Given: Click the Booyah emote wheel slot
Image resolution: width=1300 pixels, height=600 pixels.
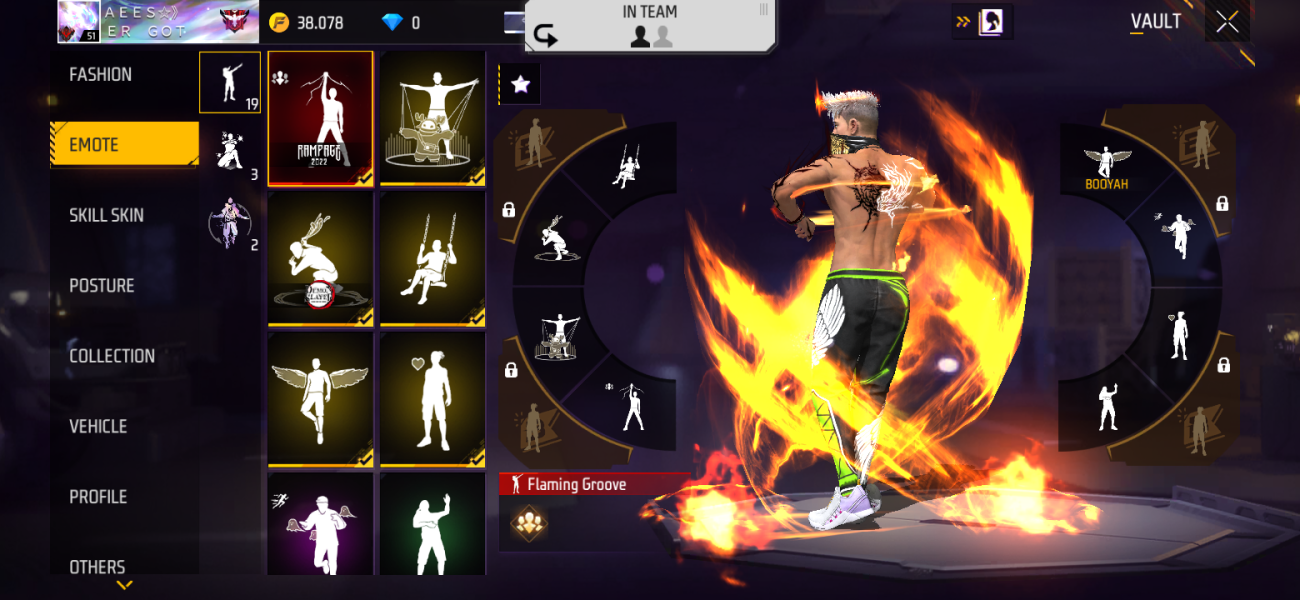Looking at the screenshot, I should point(1105,167).
